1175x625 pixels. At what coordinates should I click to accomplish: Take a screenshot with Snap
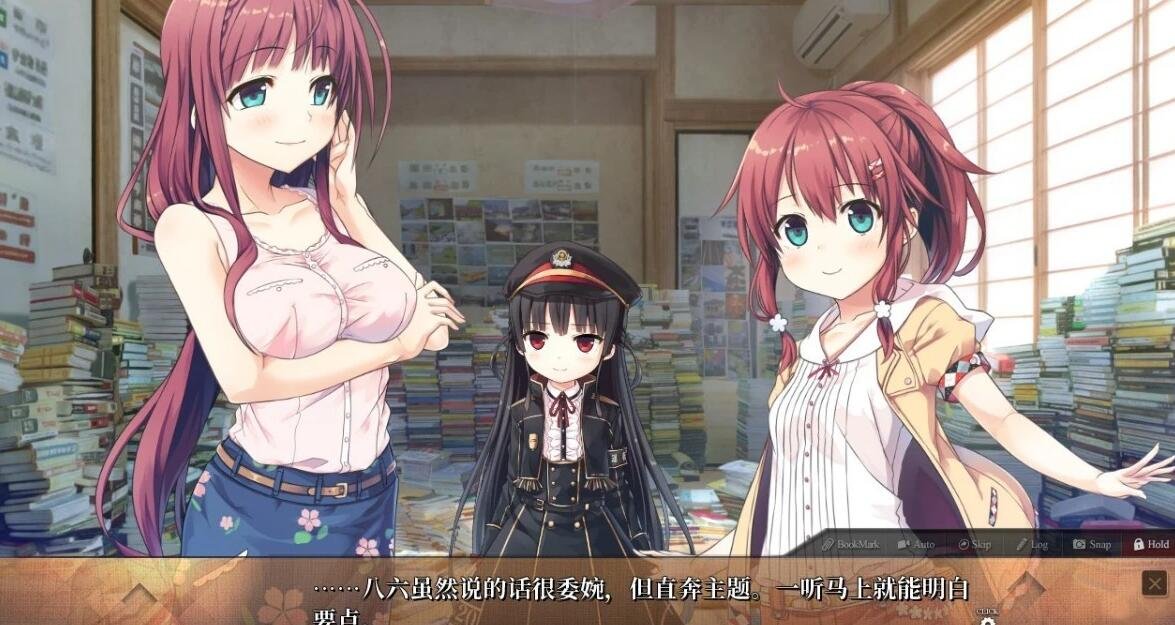point(1092,544)
